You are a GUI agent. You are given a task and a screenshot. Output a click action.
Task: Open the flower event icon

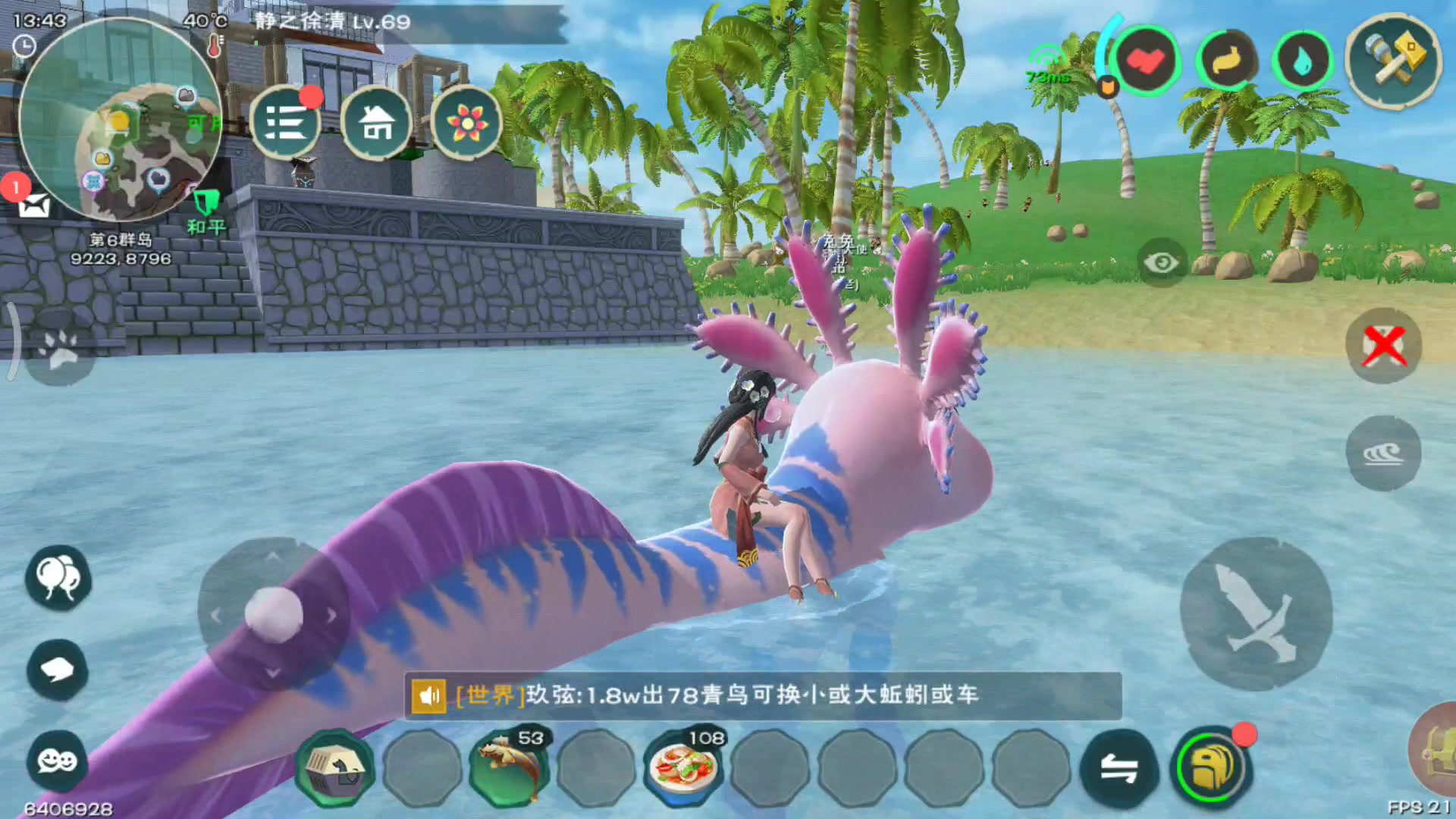point(466,123)
